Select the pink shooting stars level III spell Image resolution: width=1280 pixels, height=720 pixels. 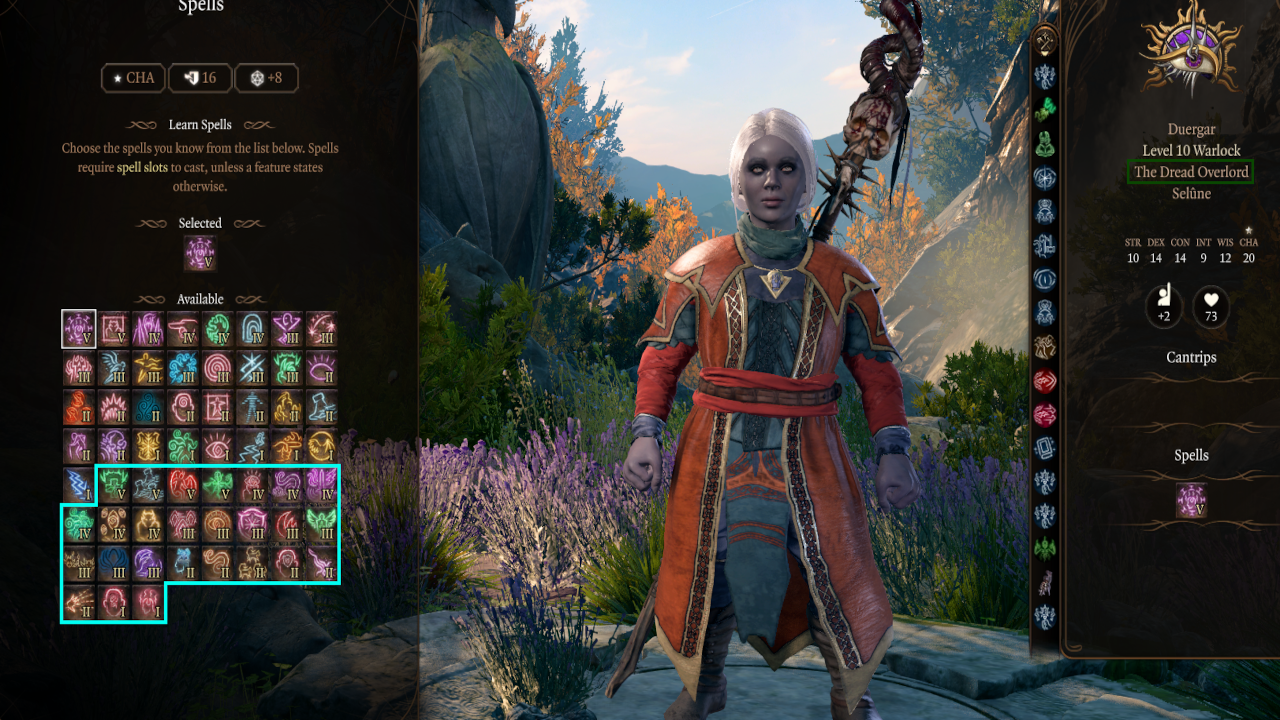pos(323,328)
